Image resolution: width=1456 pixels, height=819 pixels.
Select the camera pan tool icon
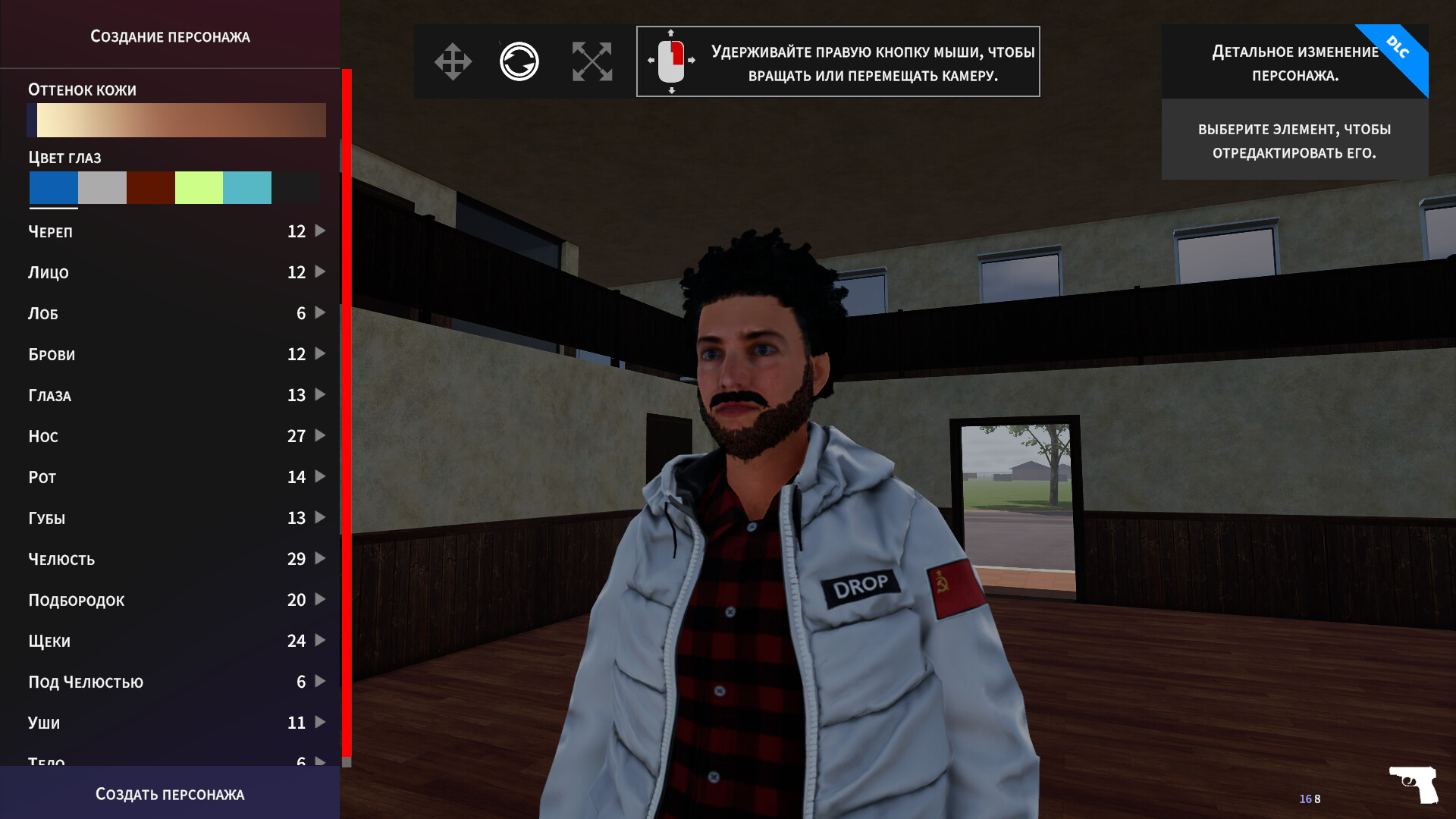point(453,61)
